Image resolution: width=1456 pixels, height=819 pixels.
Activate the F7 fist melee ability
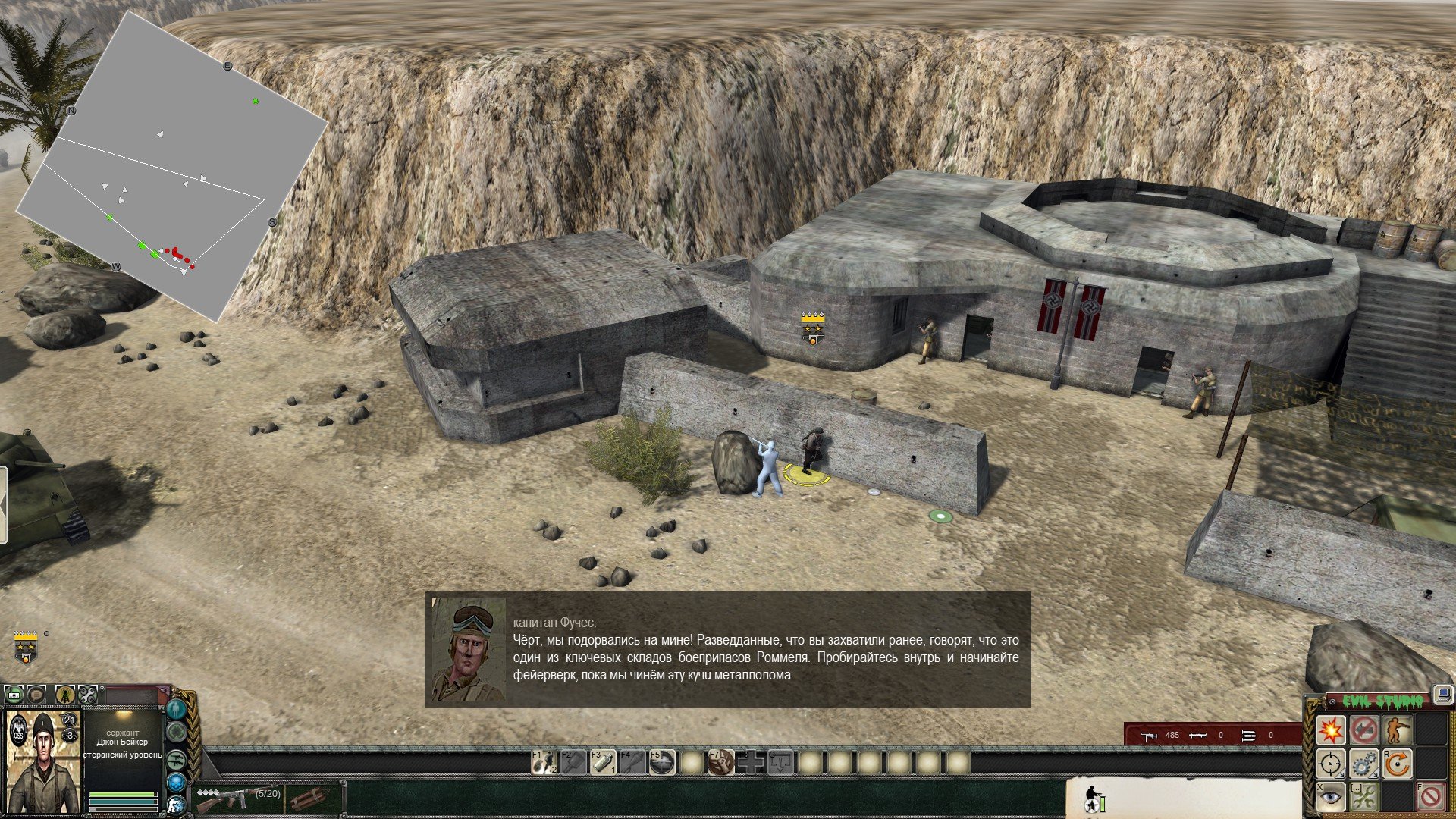[721, 762]
